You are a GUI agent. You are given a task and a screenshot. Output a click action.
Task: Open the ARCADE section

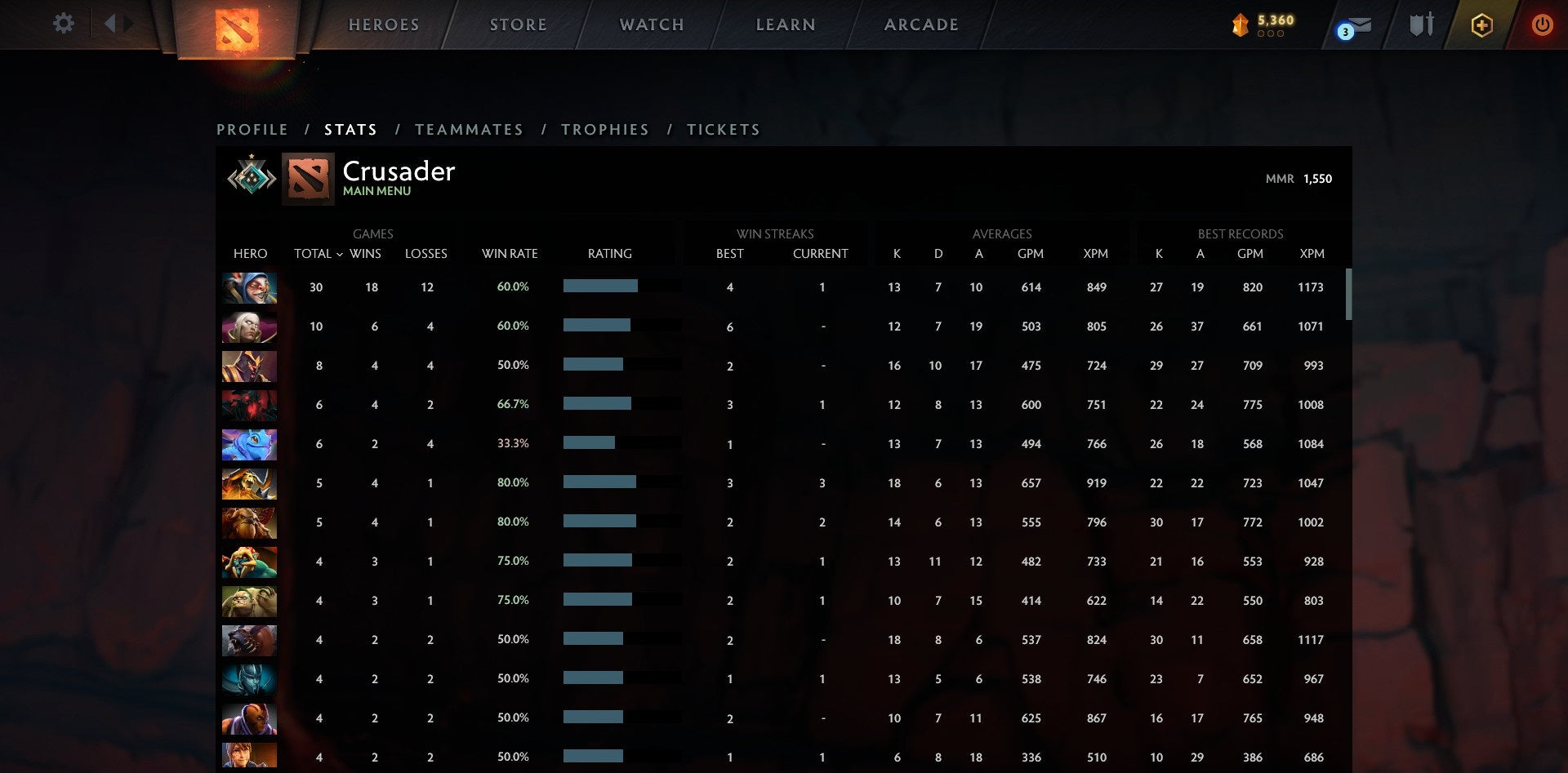[x=921, y=24]
